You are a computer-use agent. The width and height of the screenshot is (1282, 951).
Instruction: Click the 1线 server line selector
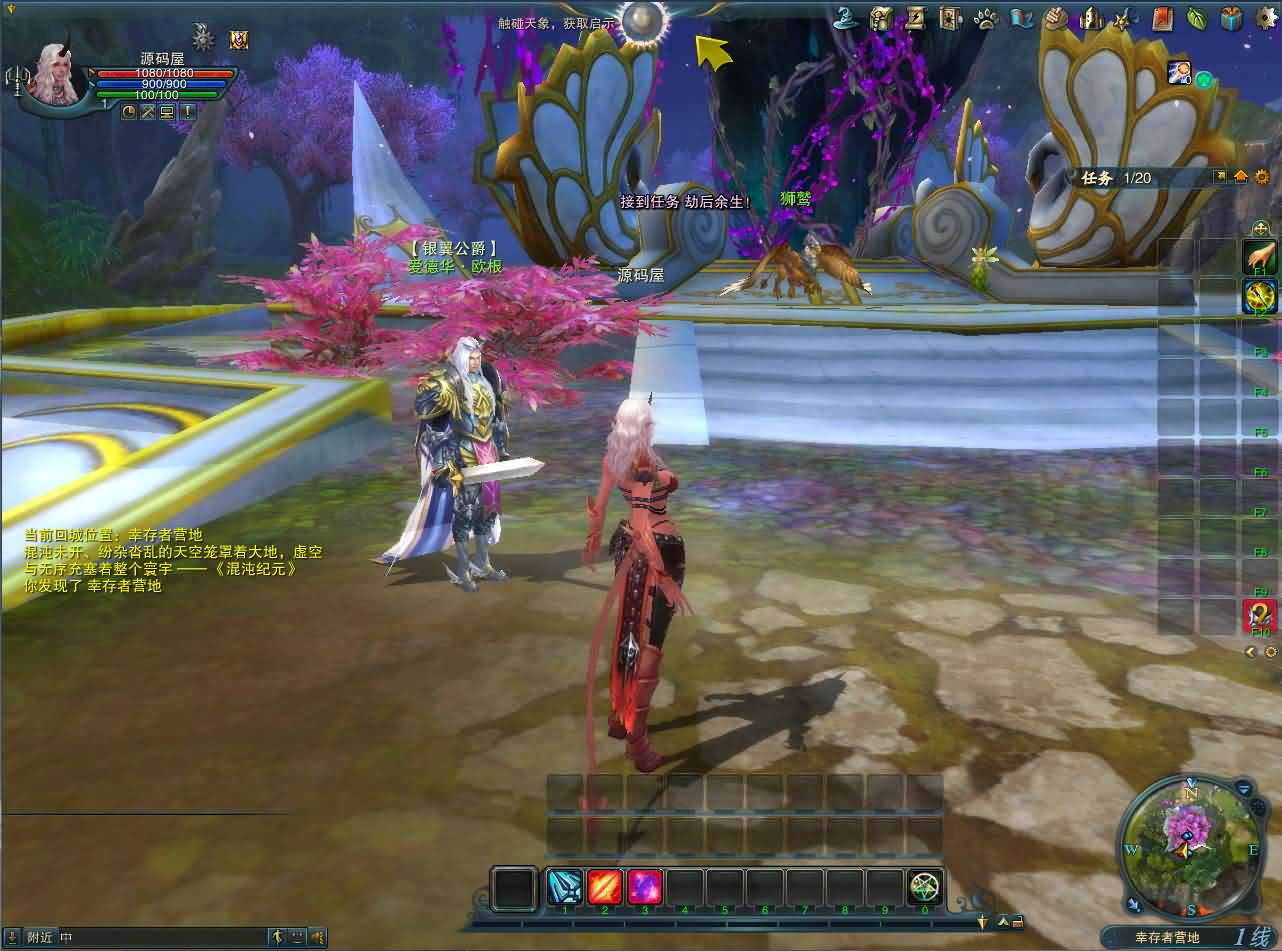tap(1253, 937)
